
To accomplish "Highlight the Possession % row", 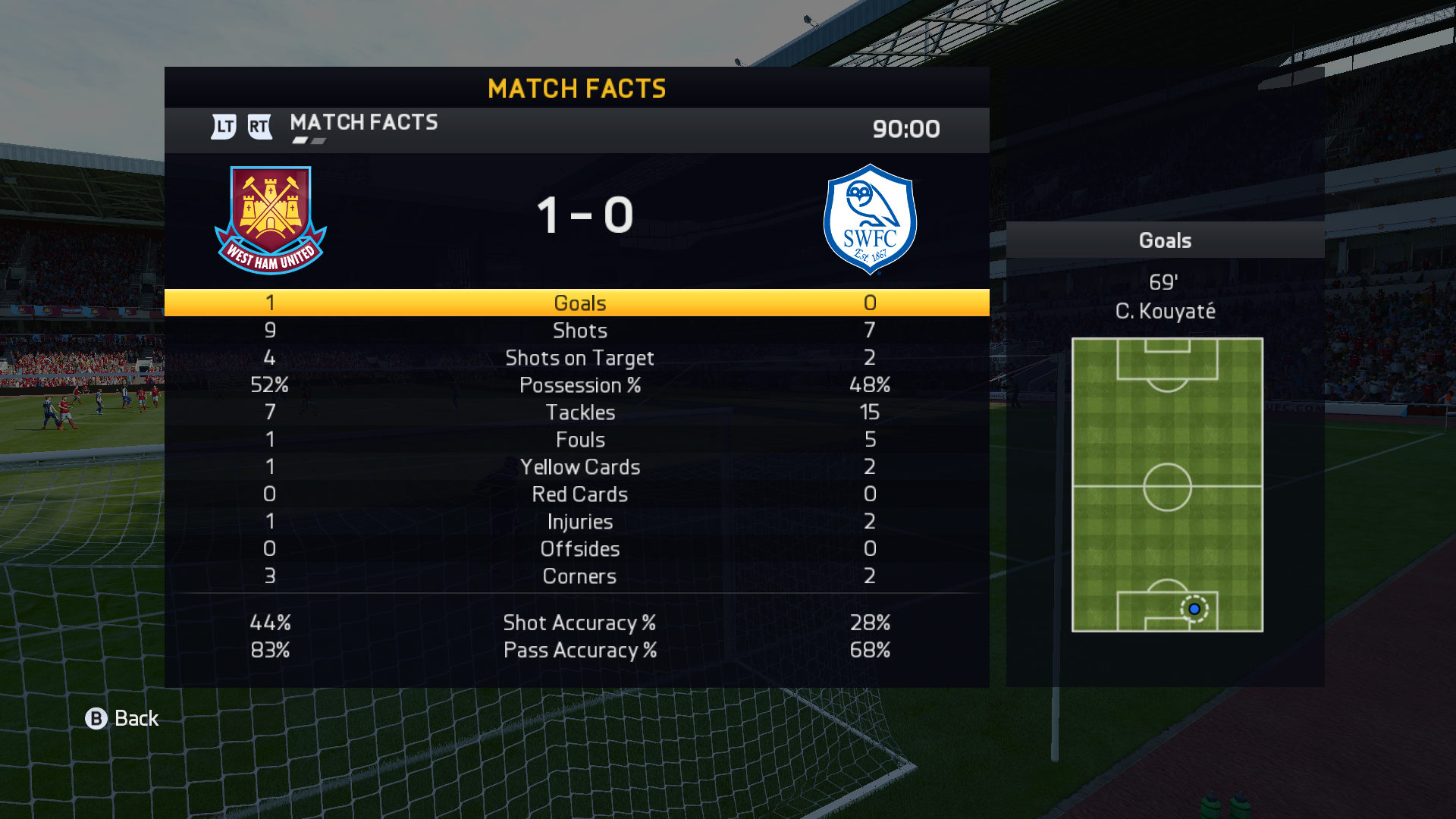I will [579, 385].
